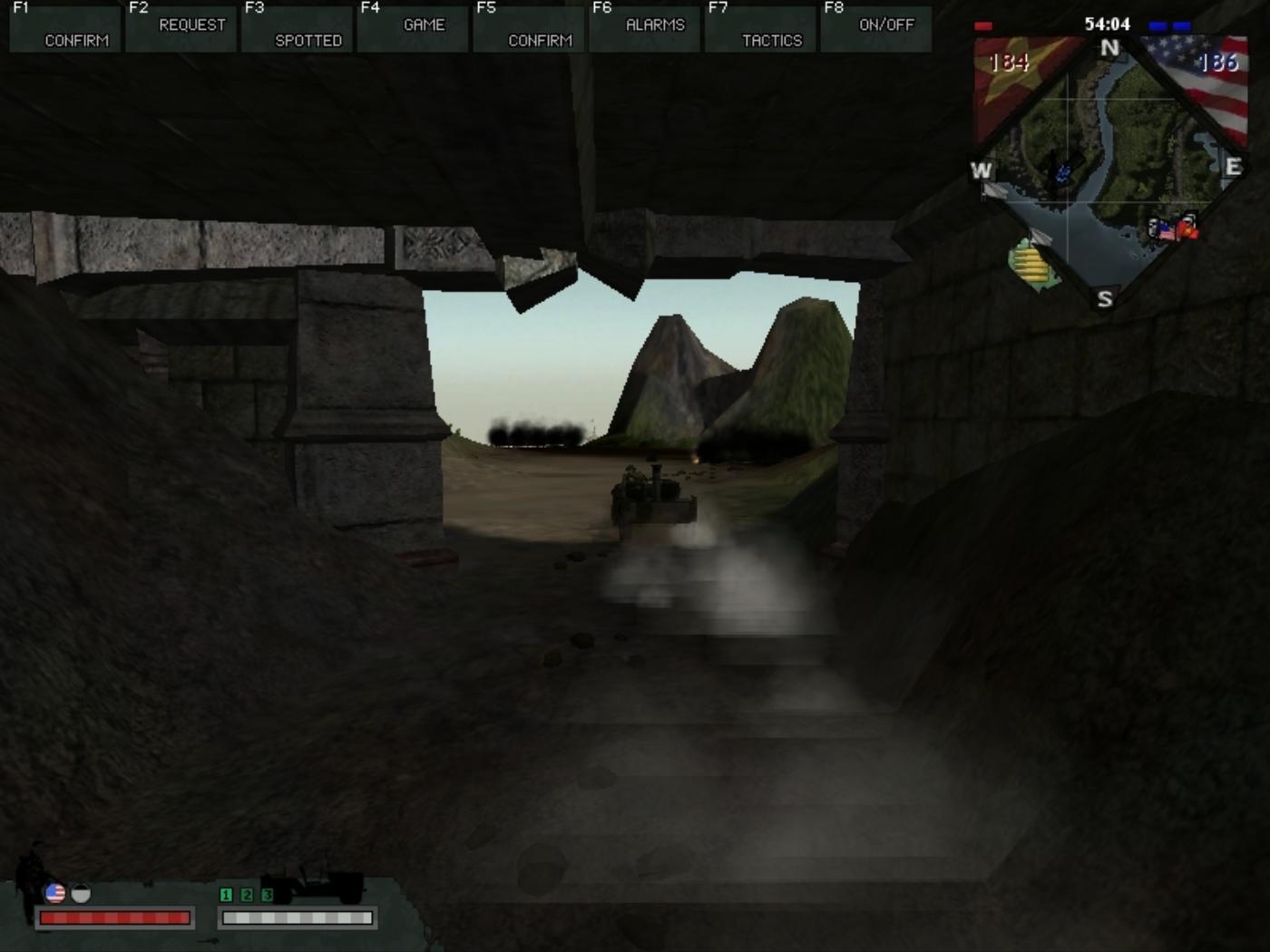Screen dimensions: 1270x952
Task: Switch to vehicle seat 1
Action: tap(226, 895)
